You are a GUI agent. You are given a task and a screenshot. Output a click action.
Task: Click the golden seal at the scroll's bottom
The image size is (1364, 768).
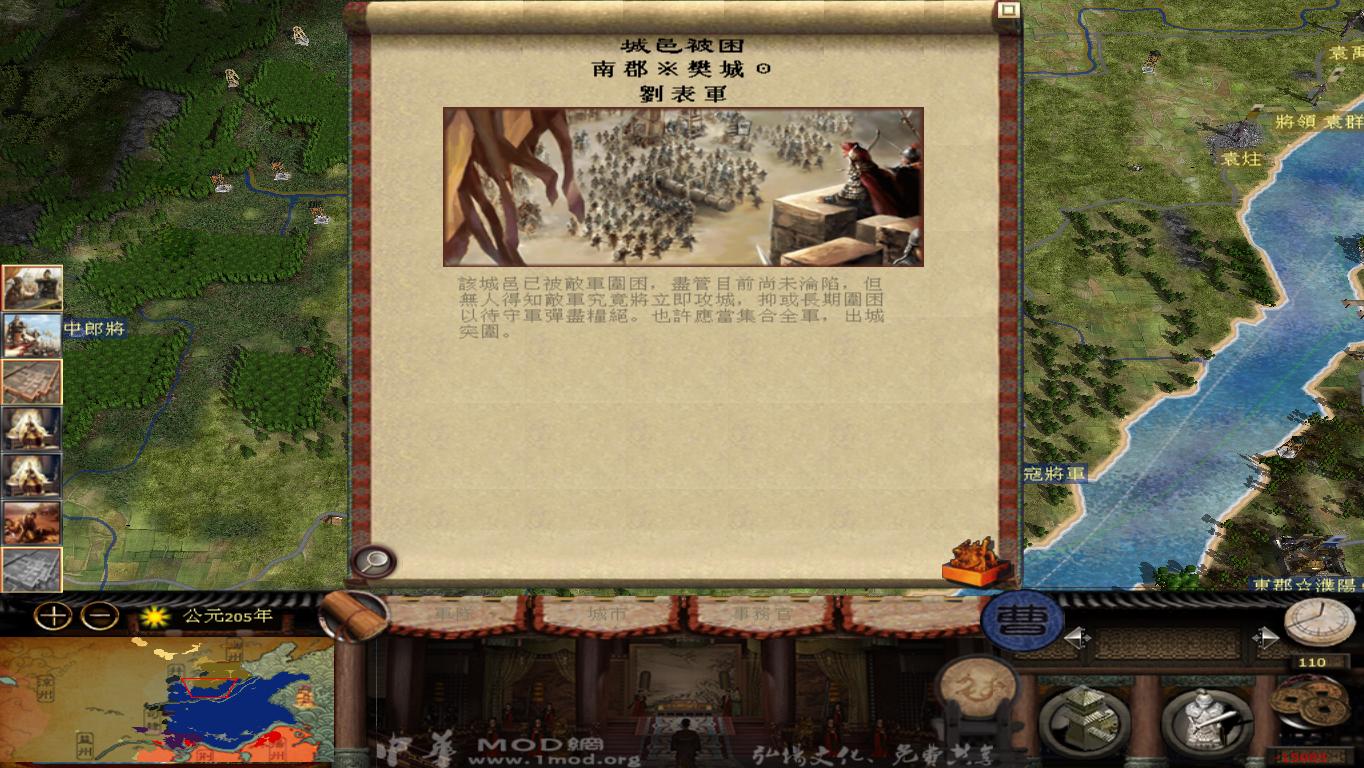coord(970,563)
